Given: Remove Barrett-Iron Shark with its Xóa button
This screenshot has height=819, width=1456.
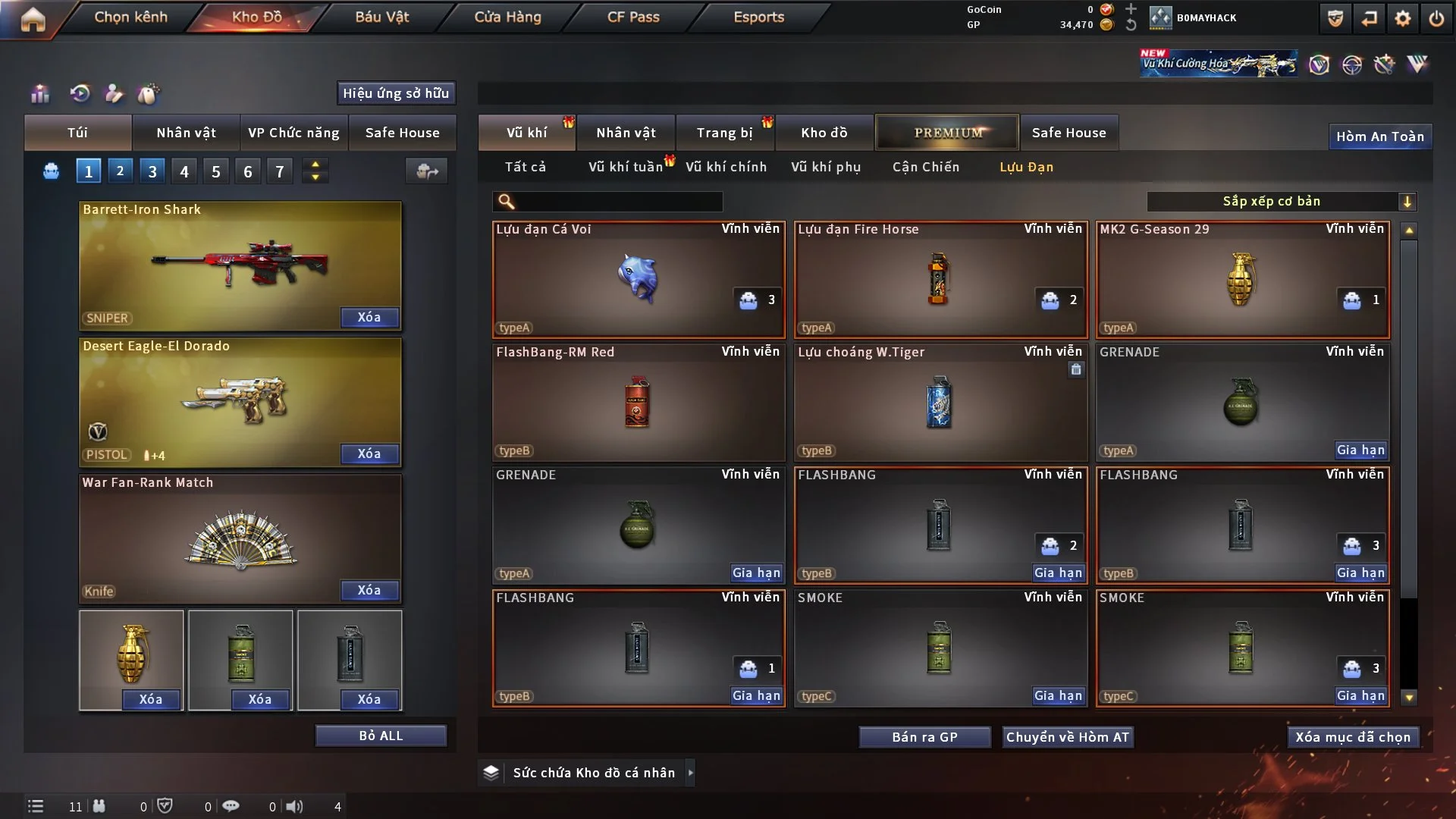Looking at the screenshot, I should [369, 317].
